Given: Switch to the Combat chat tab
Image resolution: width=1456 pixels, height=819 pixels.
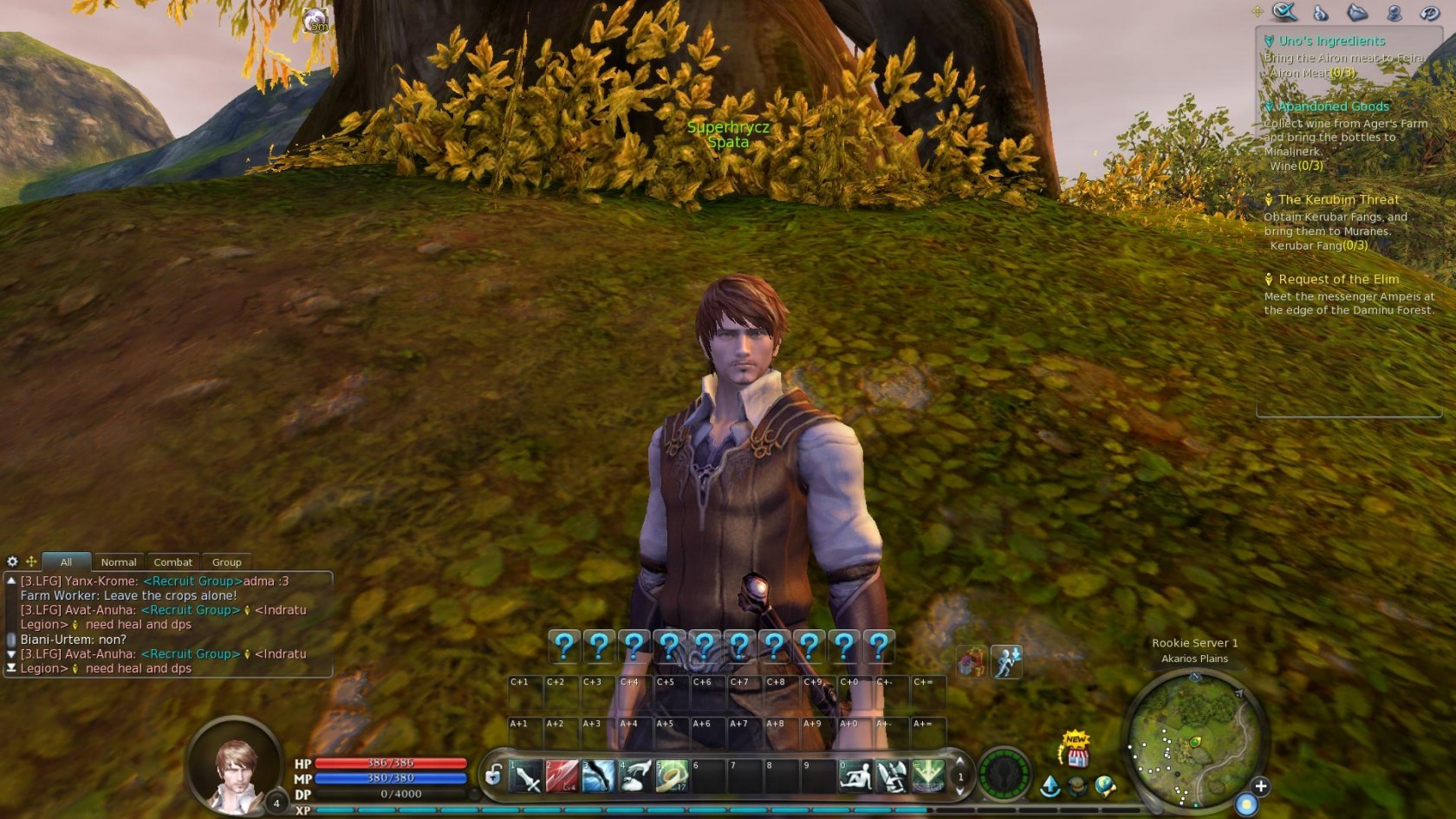Looking at the screenshot, I should pyautogui.click(x=173, y=562).
